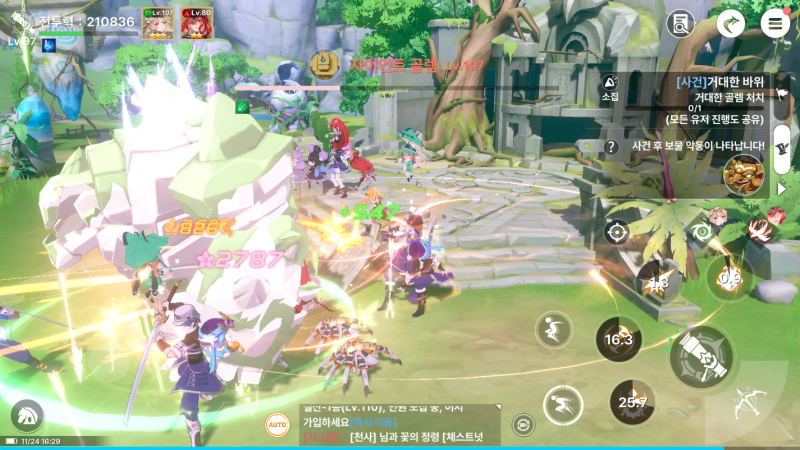The height and width of the screenshot is (450, 800).
Task: Open the chat message box
Action: 398,425
